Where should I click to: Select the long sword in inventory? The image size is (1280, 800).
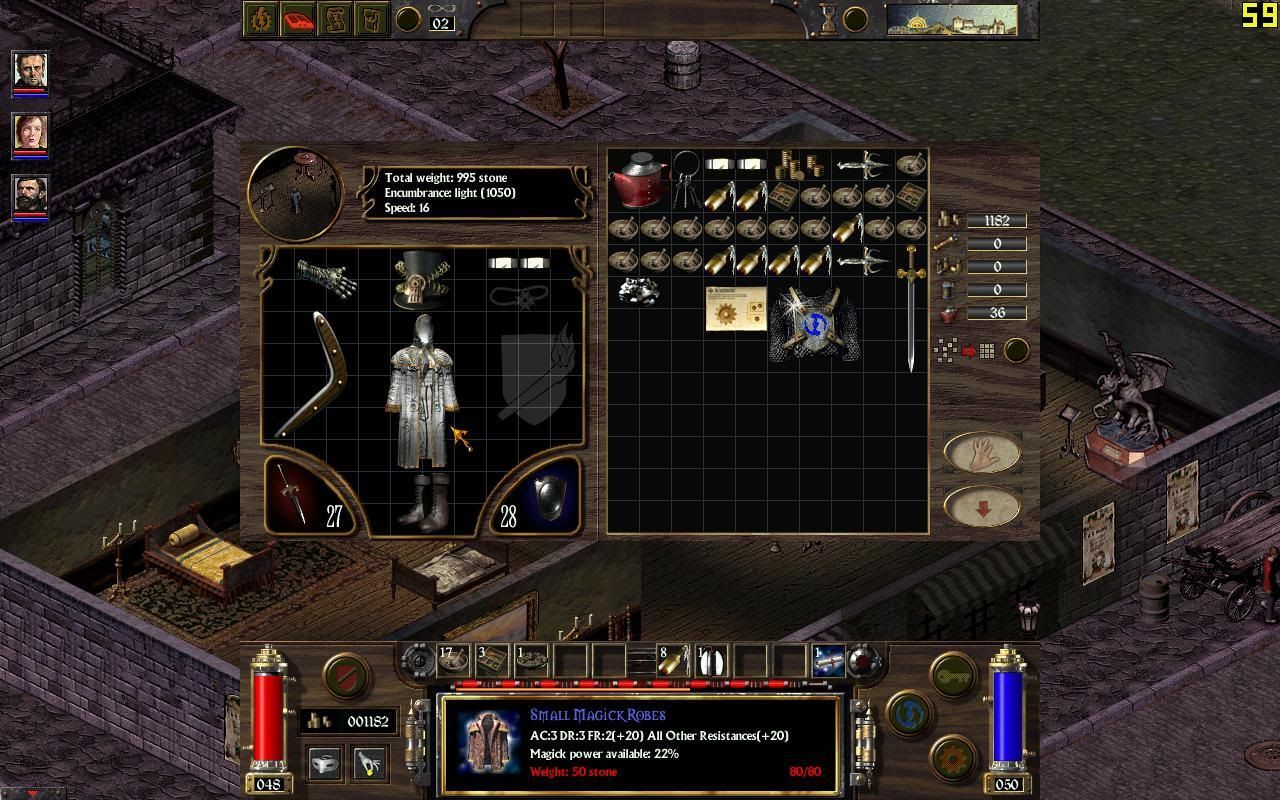[910, 305]
